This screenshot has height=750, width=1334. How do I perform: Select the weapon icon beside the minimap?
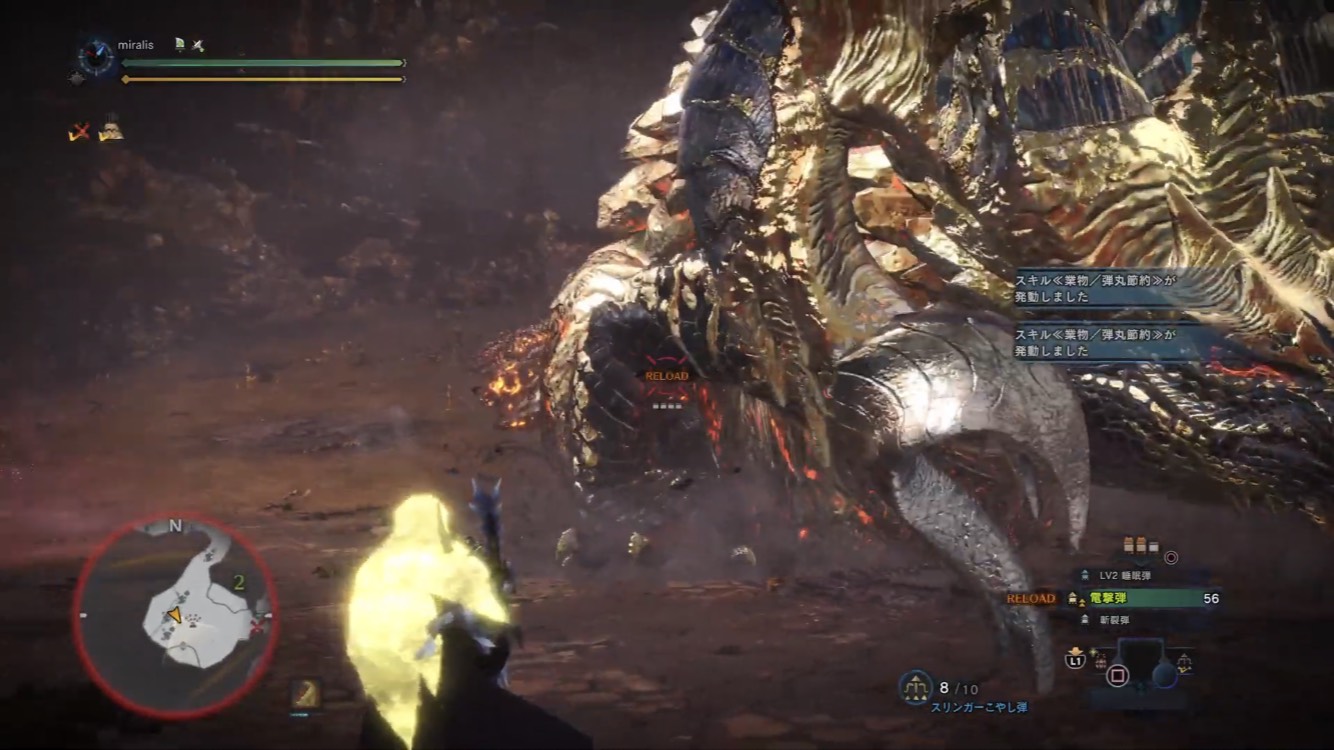pos(305,692)
